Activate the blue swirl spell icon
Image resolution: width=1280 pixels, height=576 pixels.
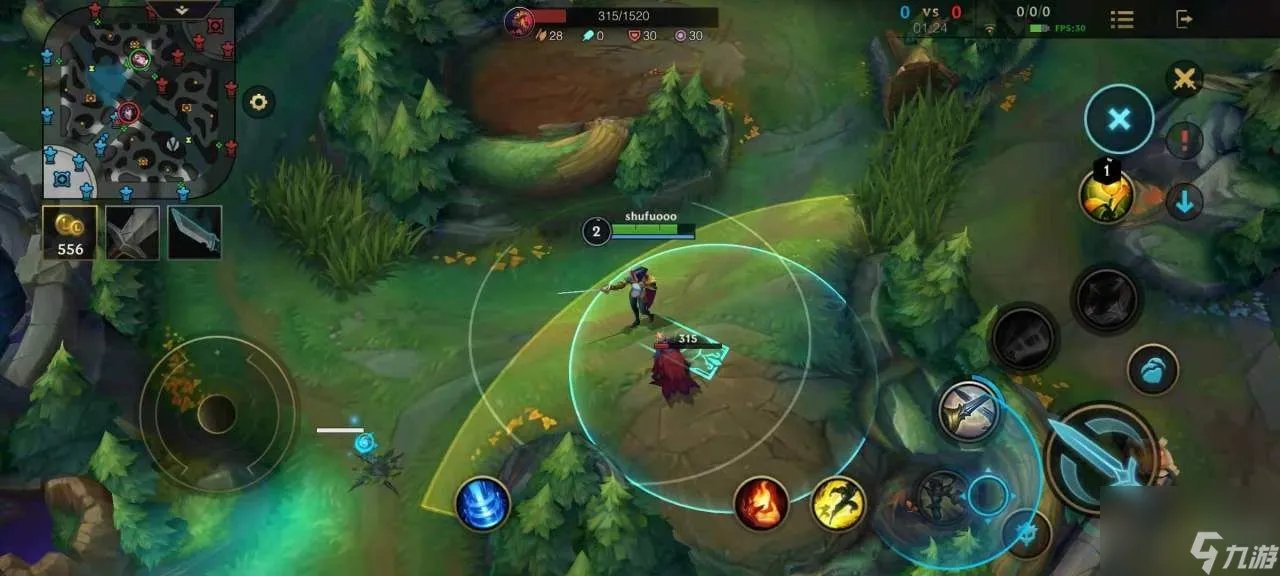[483, 503]
